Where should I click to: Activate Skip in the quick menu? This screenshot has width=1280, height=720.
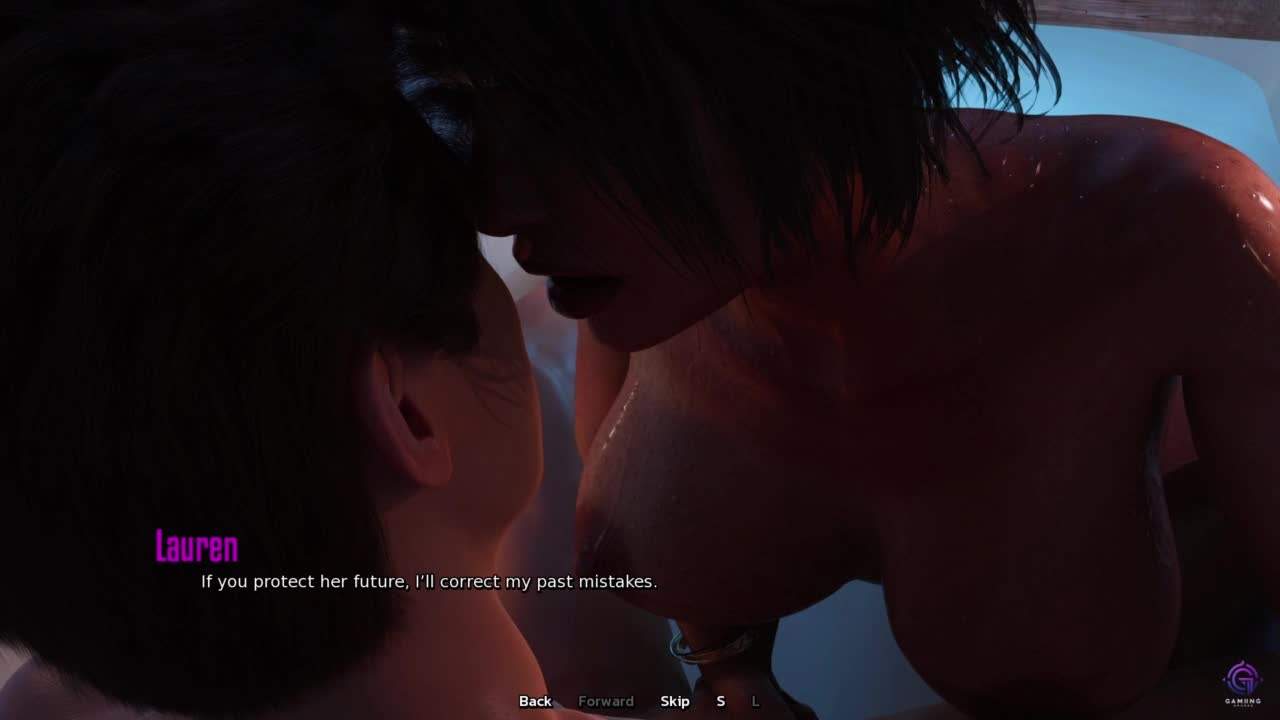click(675, 701)
